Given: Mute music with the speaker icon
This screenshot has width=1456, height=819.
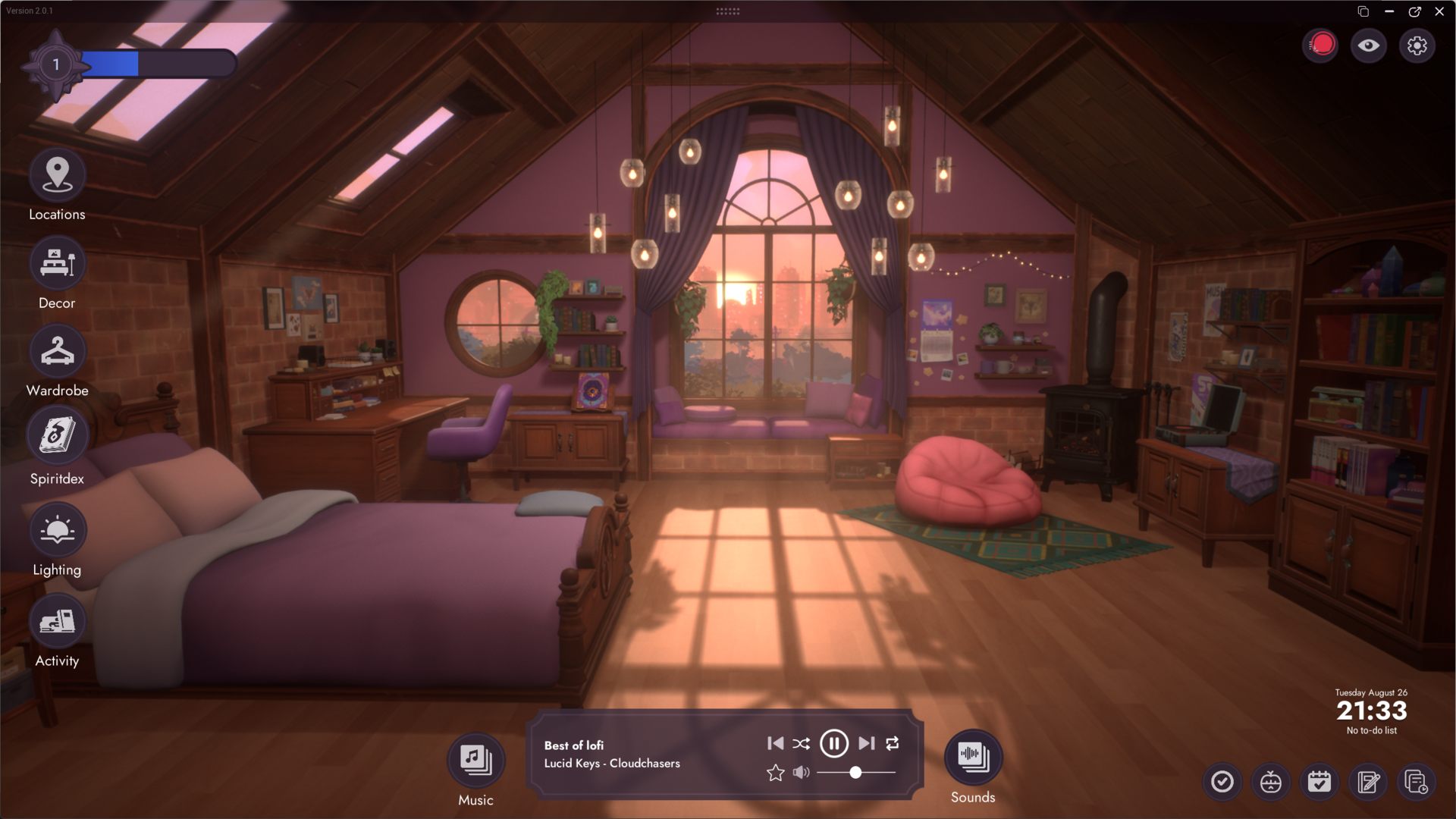Looking at the screenshot, I should [801, 773].
